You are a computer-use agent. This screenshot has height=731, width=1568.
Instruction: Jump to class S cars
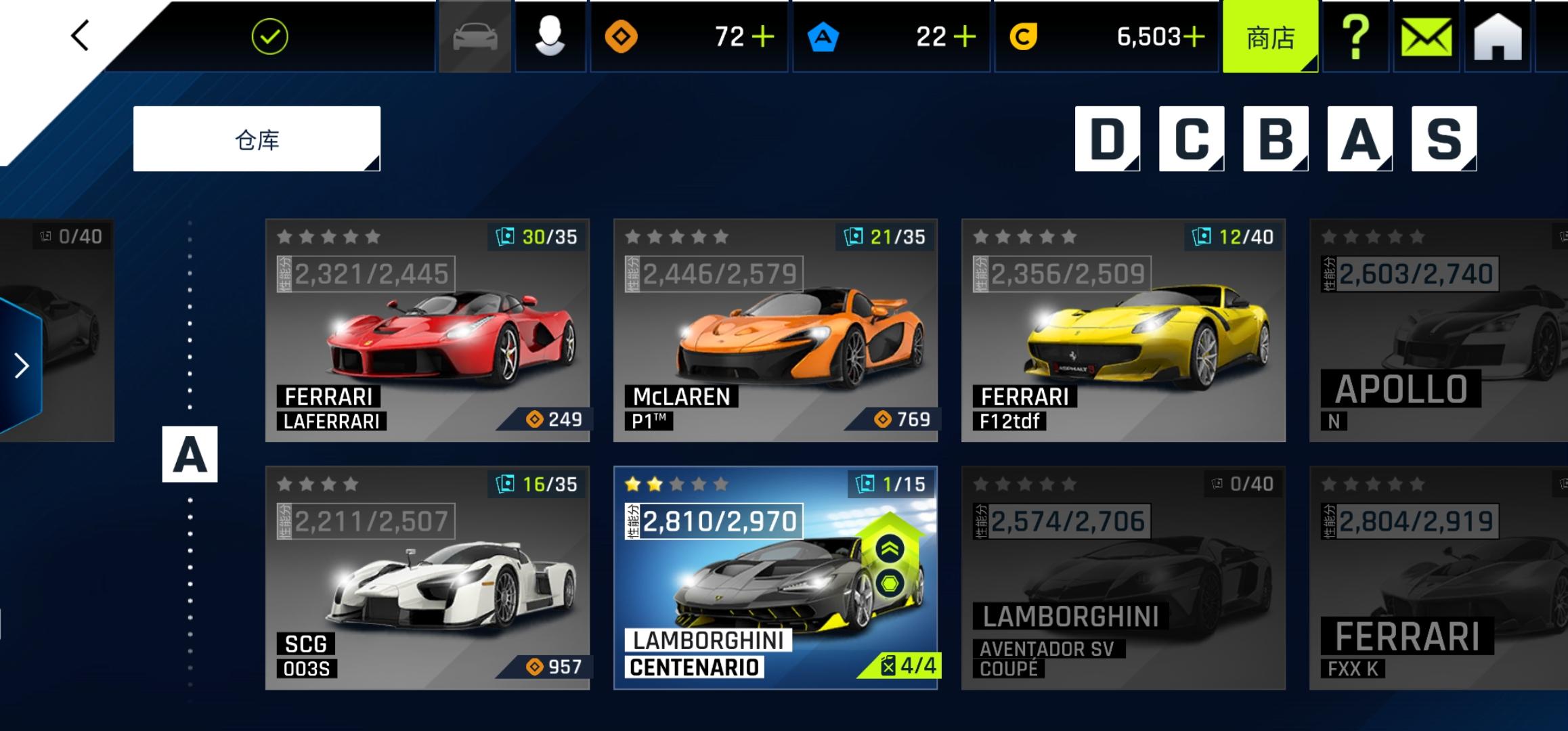(1443, 139)
